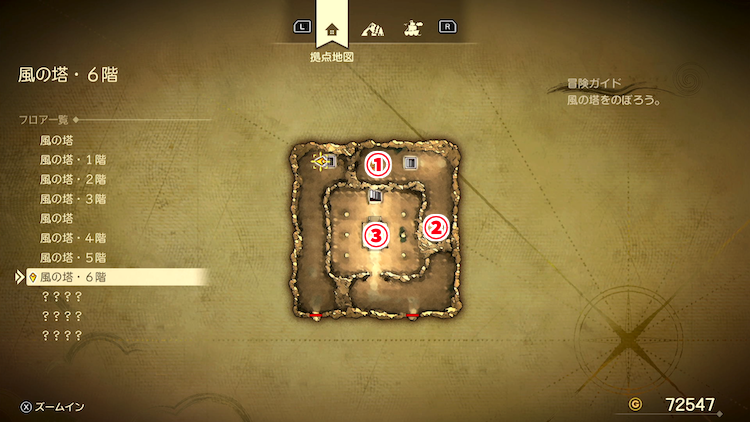Screen dimensions: 750x422
Task: Open the 風の塔・3階 floor map
Action: coord(73,198)
